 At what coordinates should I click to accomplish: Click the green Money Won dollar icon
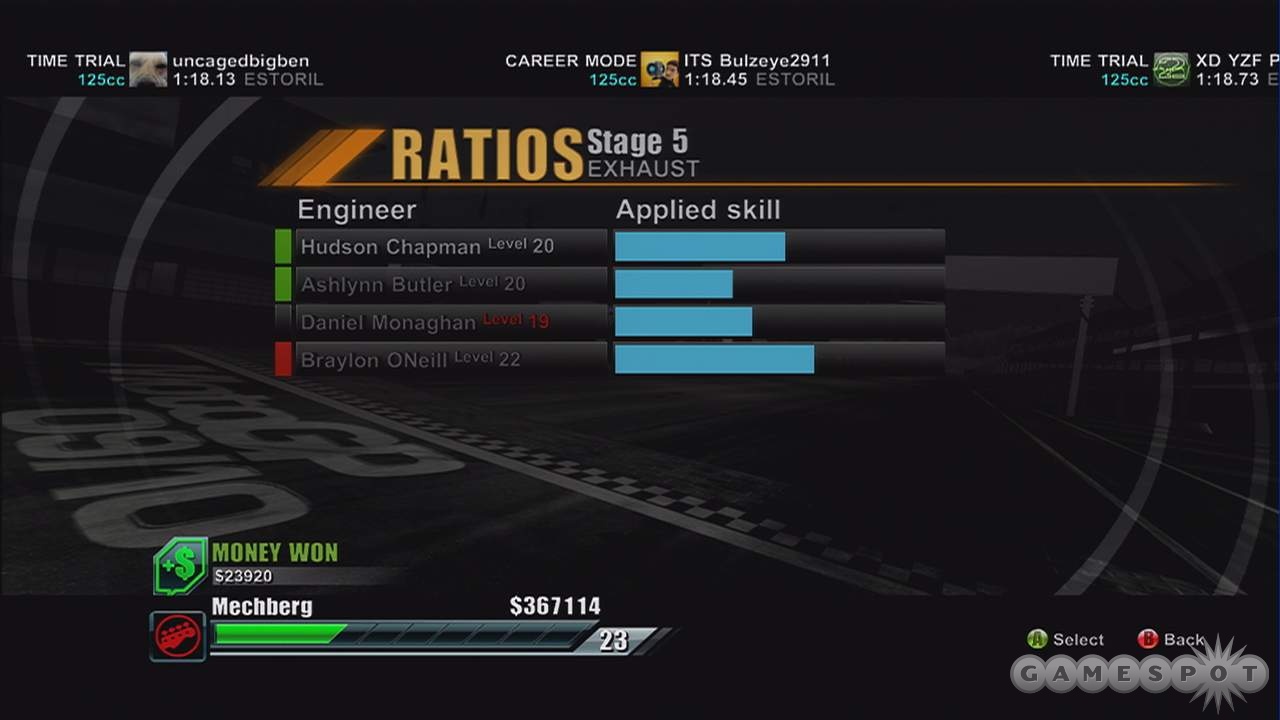click(x=180, y=566)
